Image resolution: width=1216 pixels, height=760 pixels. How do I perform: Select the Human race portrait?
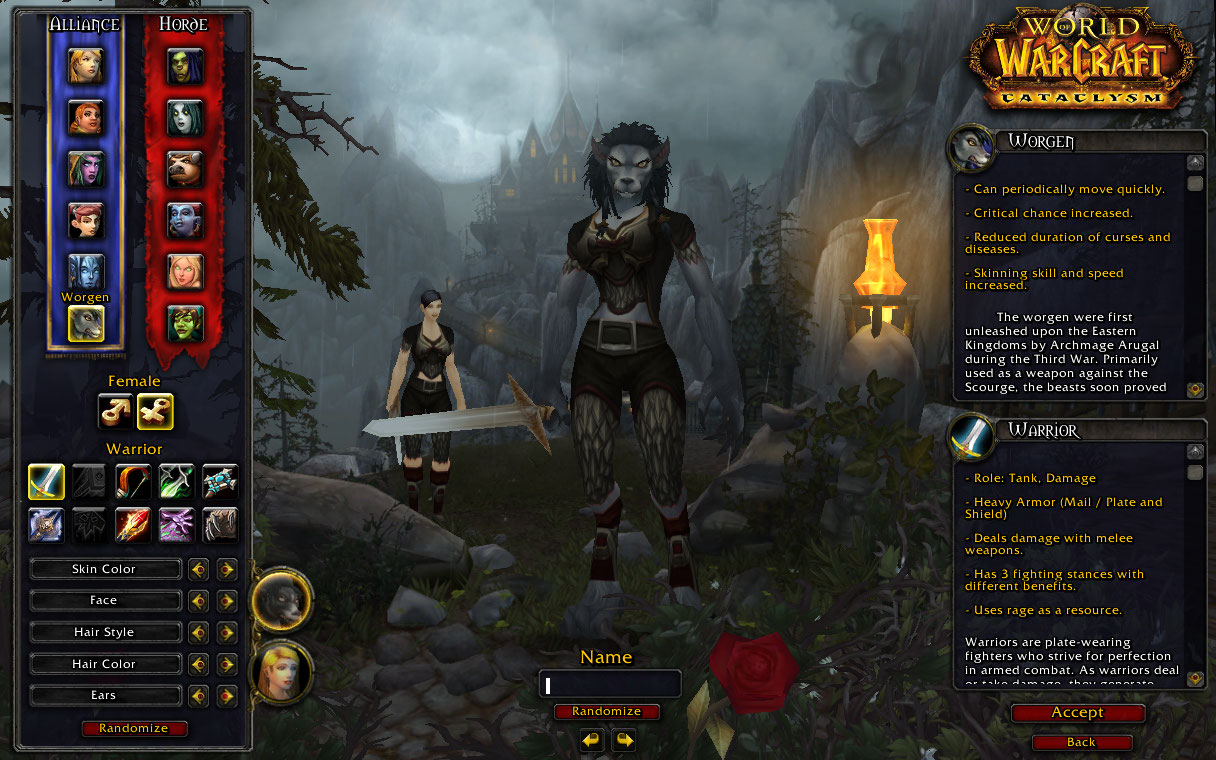click(85, 66)
